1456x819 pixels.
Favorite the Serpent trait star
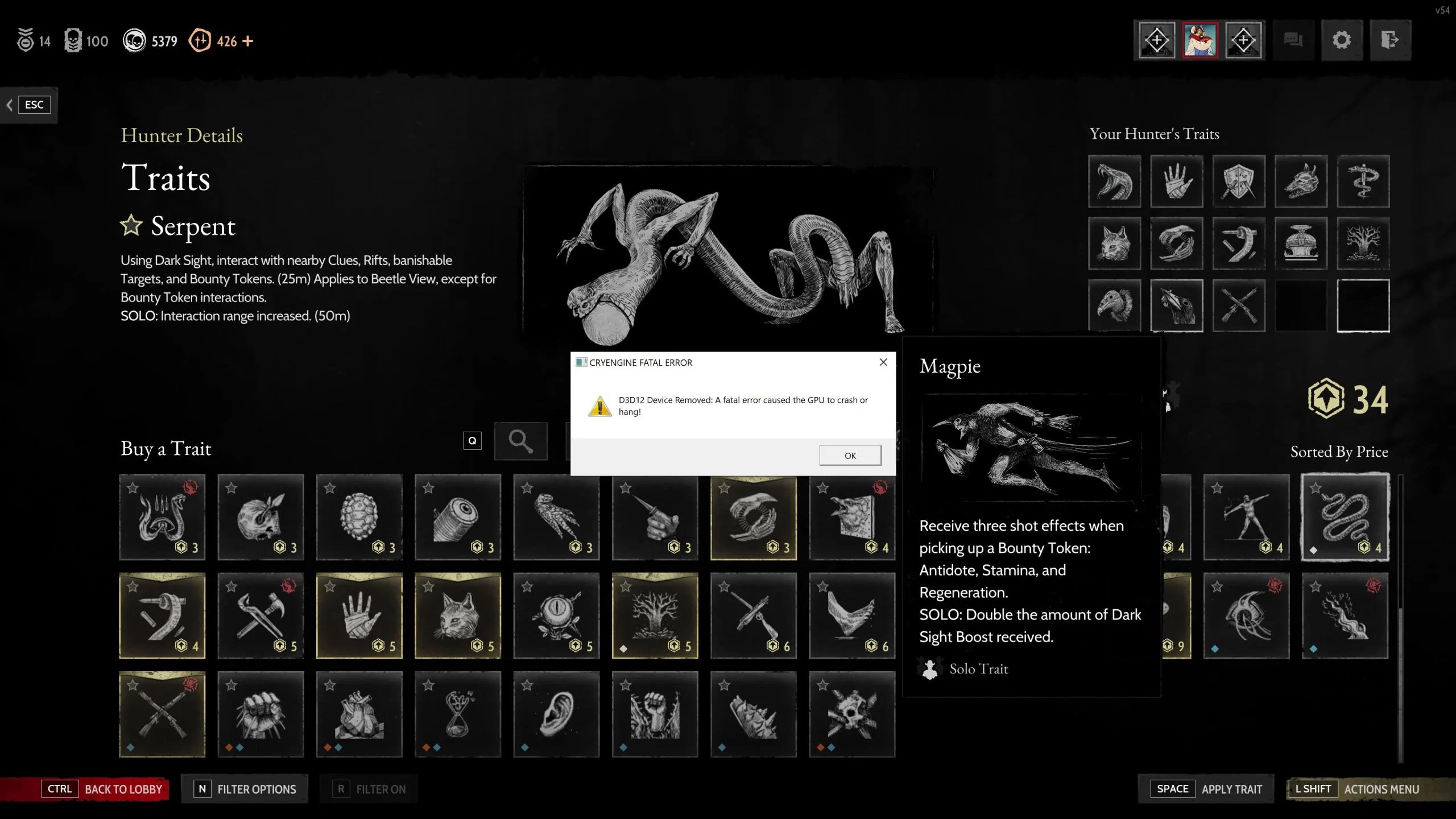click(x=131, y=226)
